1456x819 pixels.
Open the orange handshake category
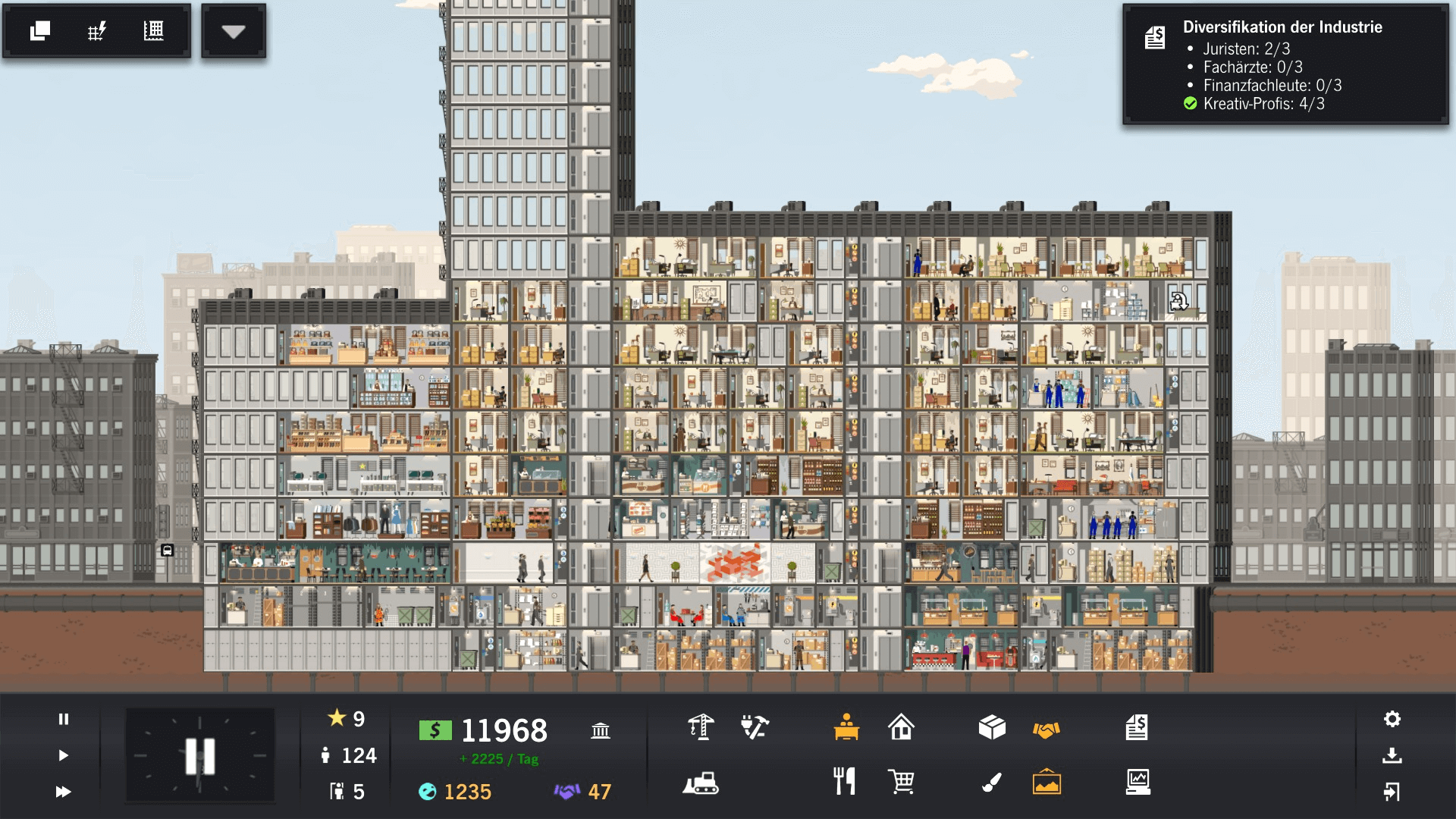click(1046, 730)
